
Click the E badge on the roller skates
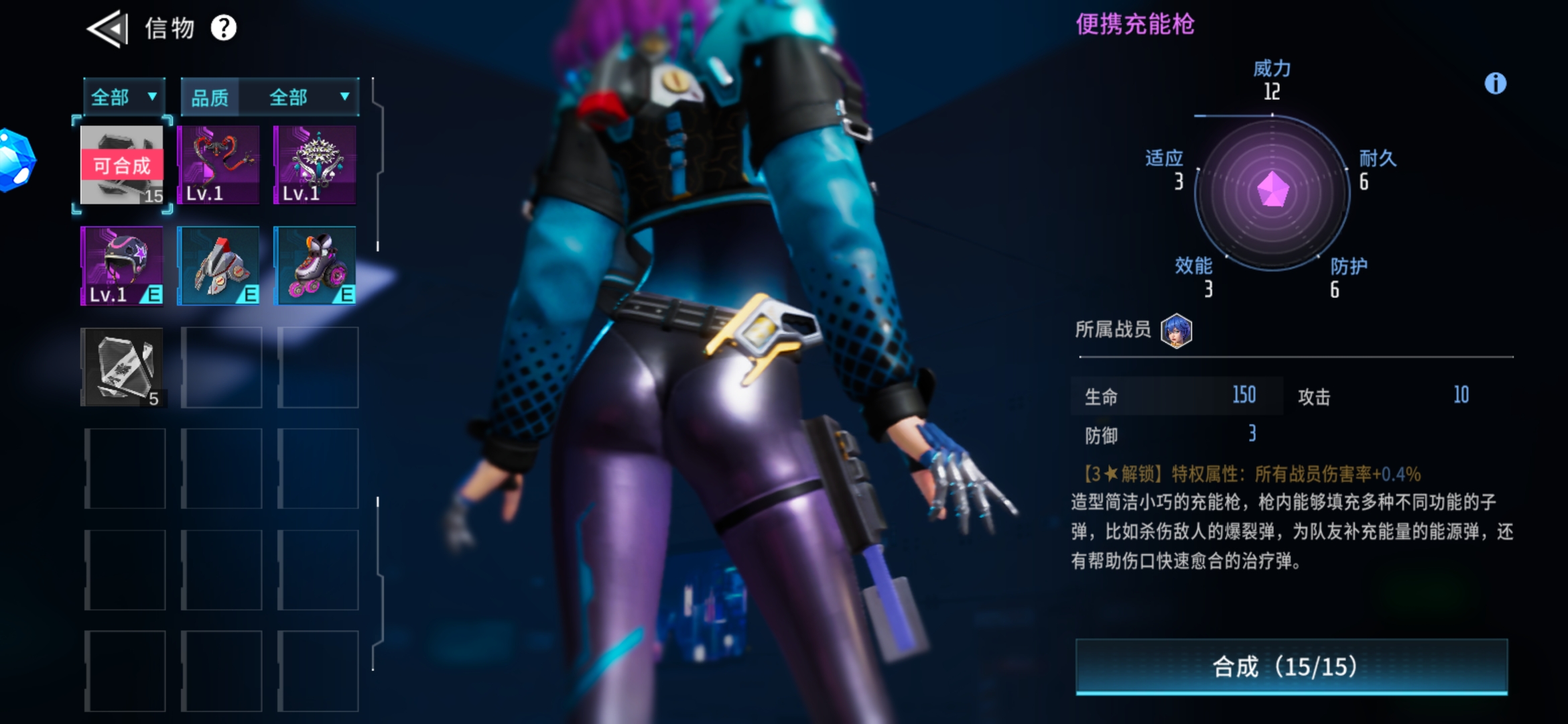(346, 293)
